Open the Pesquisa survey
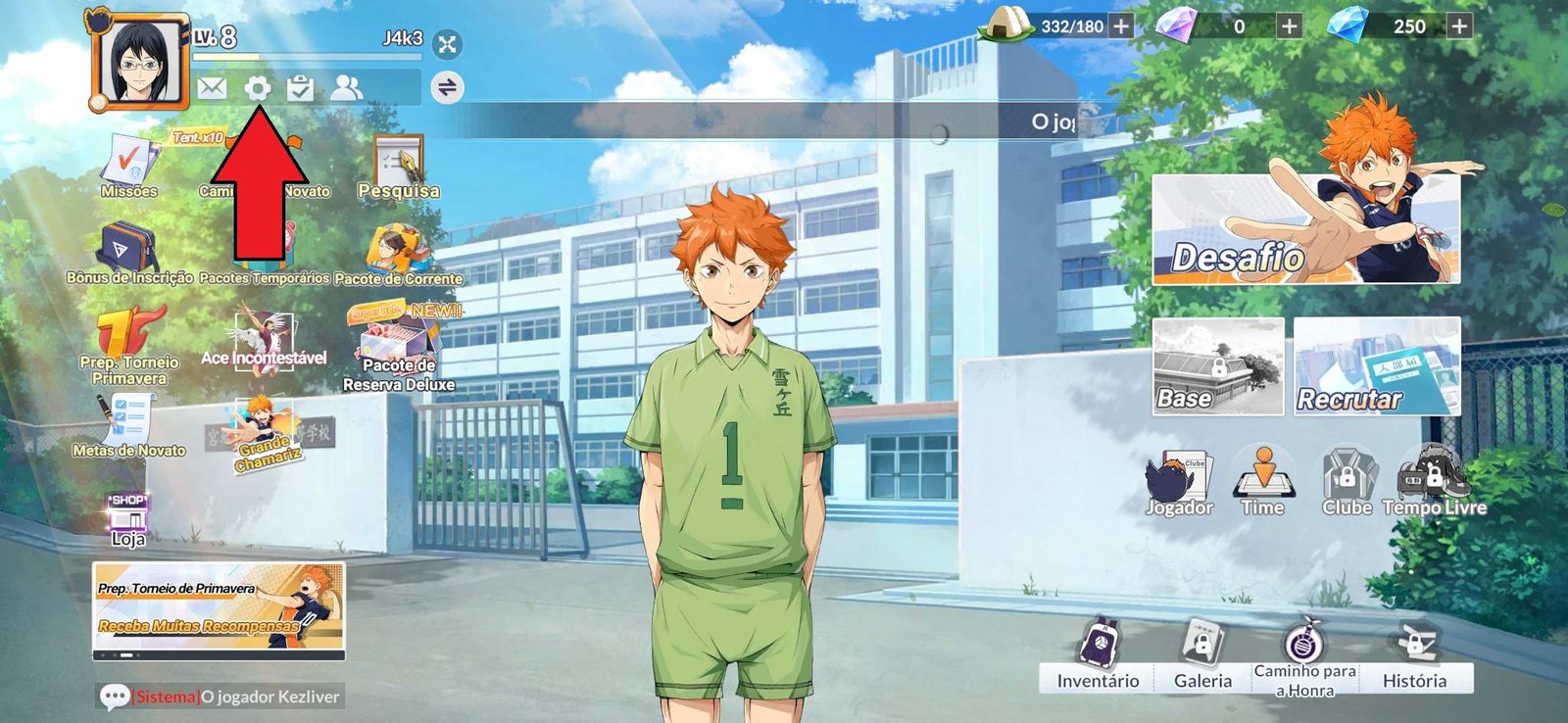This screenshot has width=1568, height=723. [398, 167]
